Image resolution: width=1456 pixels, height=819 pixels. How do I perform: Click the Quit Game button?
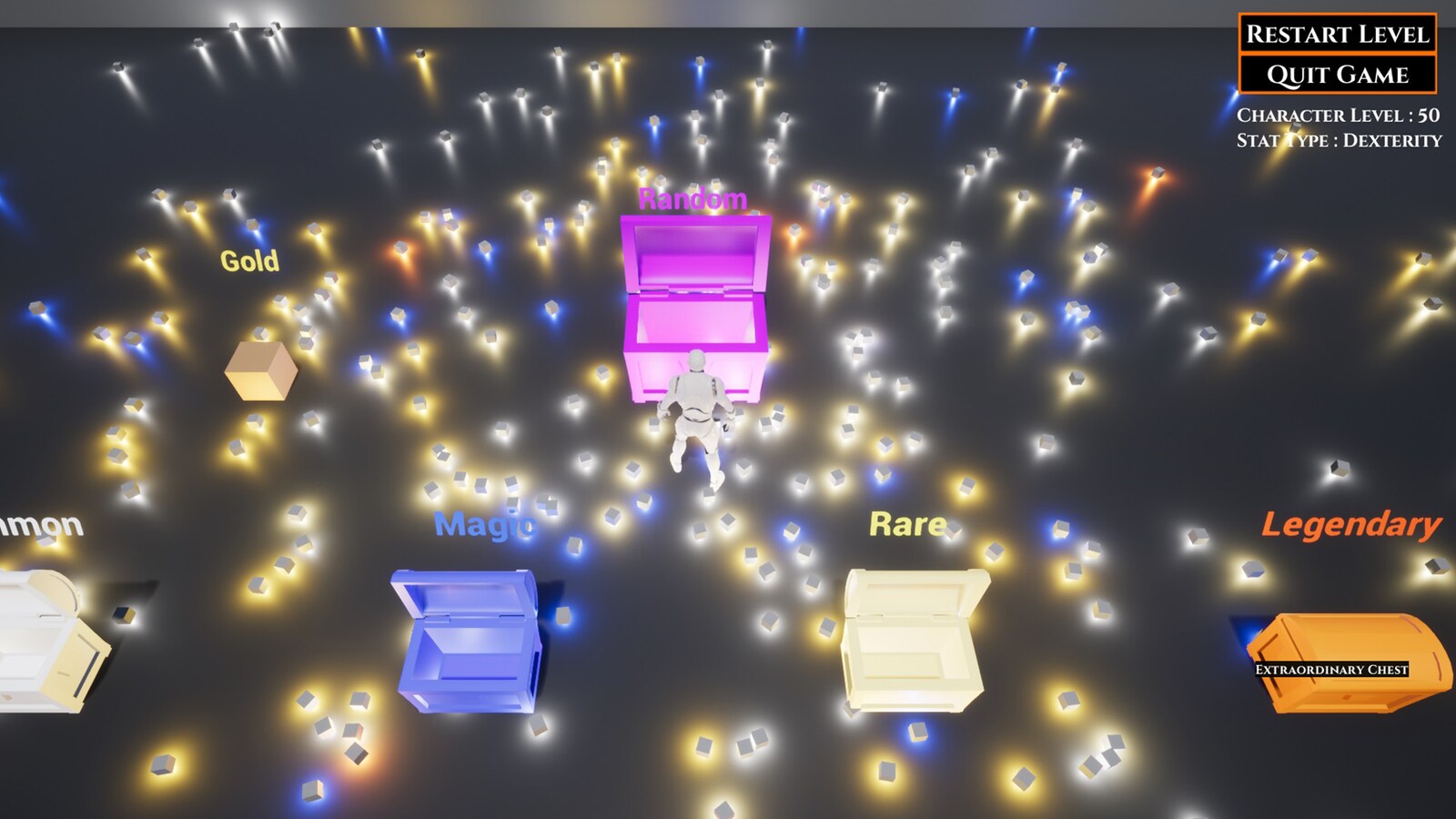point(1337,73)
